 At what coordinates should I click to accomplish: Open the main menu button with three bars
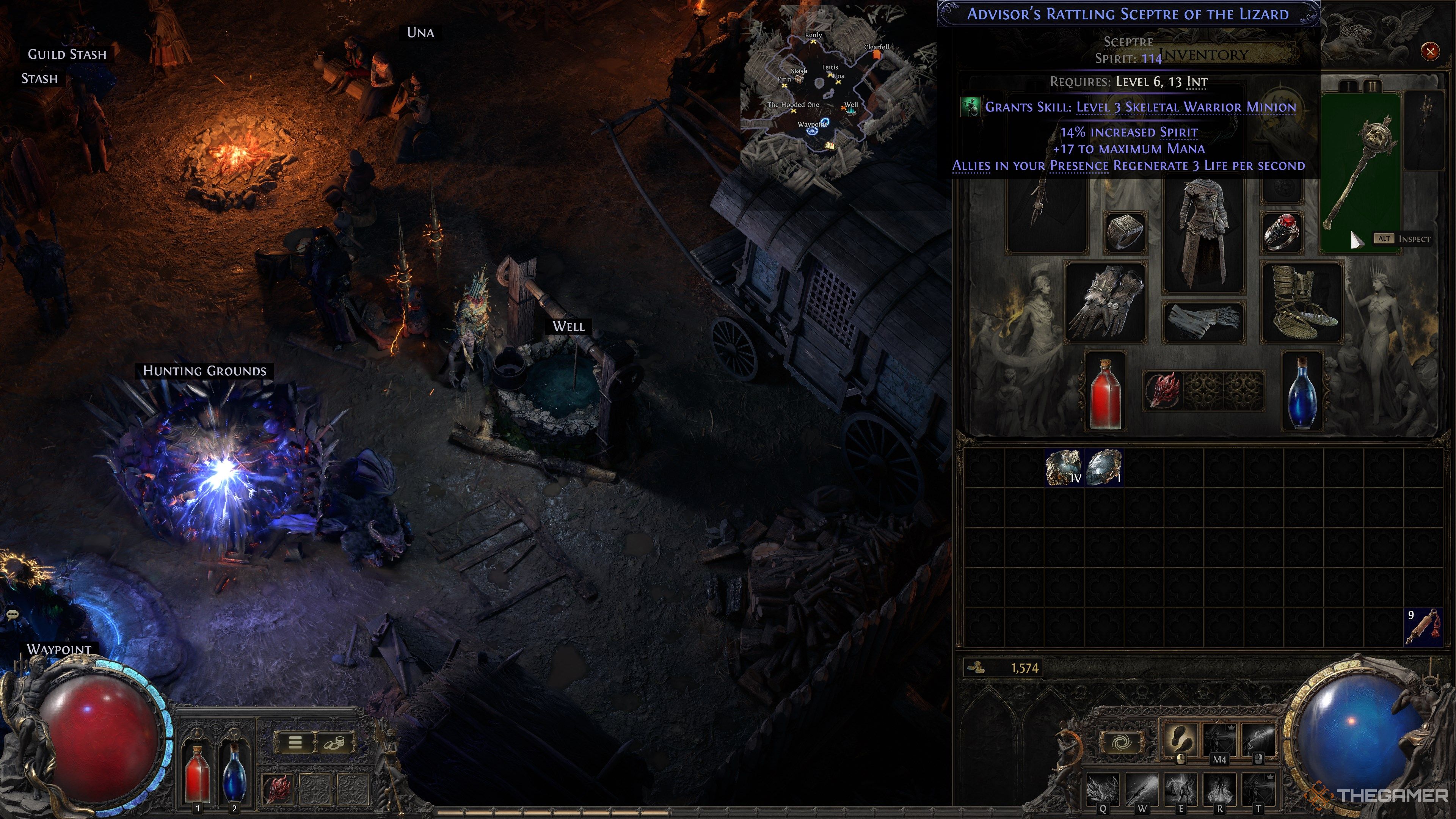[x=295, y=742]
